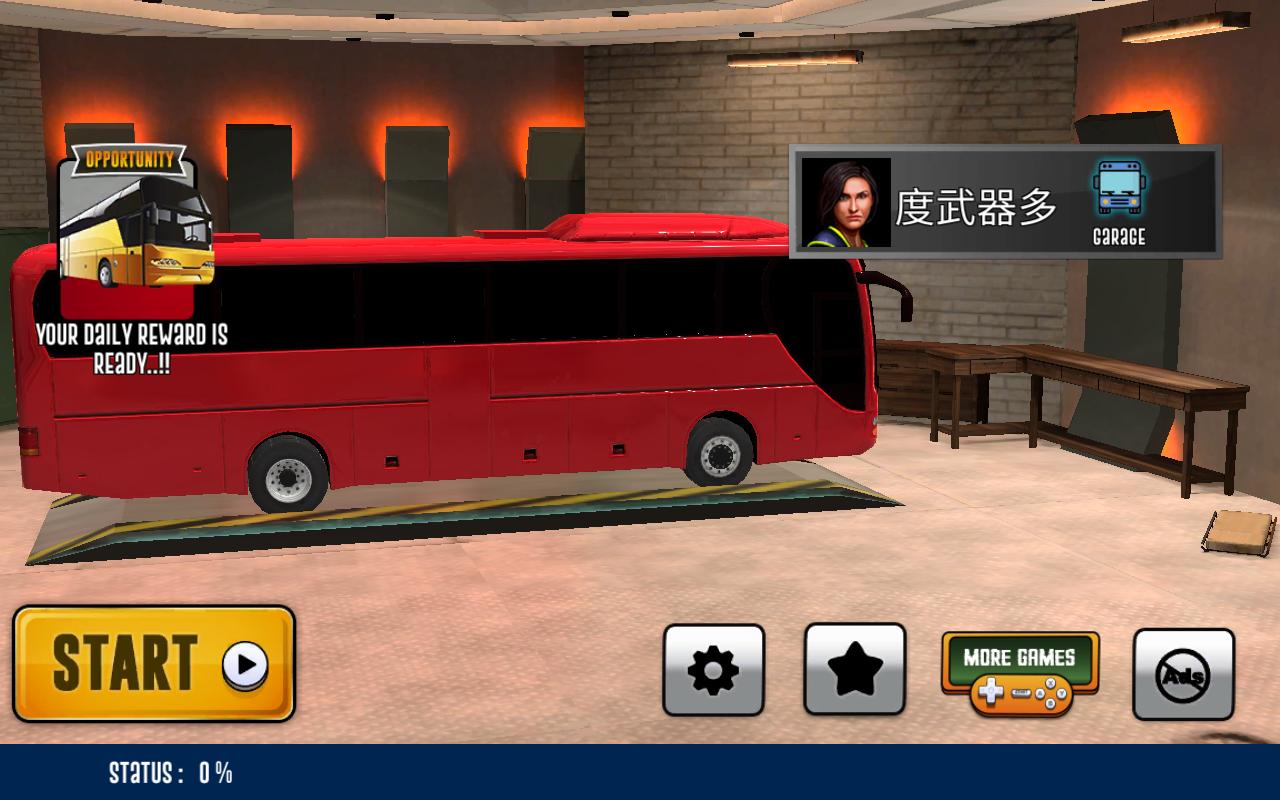Enter the Garage using the bus icon
Image resolution: width=1280 pixels, height=800 pixels.
pos(1118,185)
